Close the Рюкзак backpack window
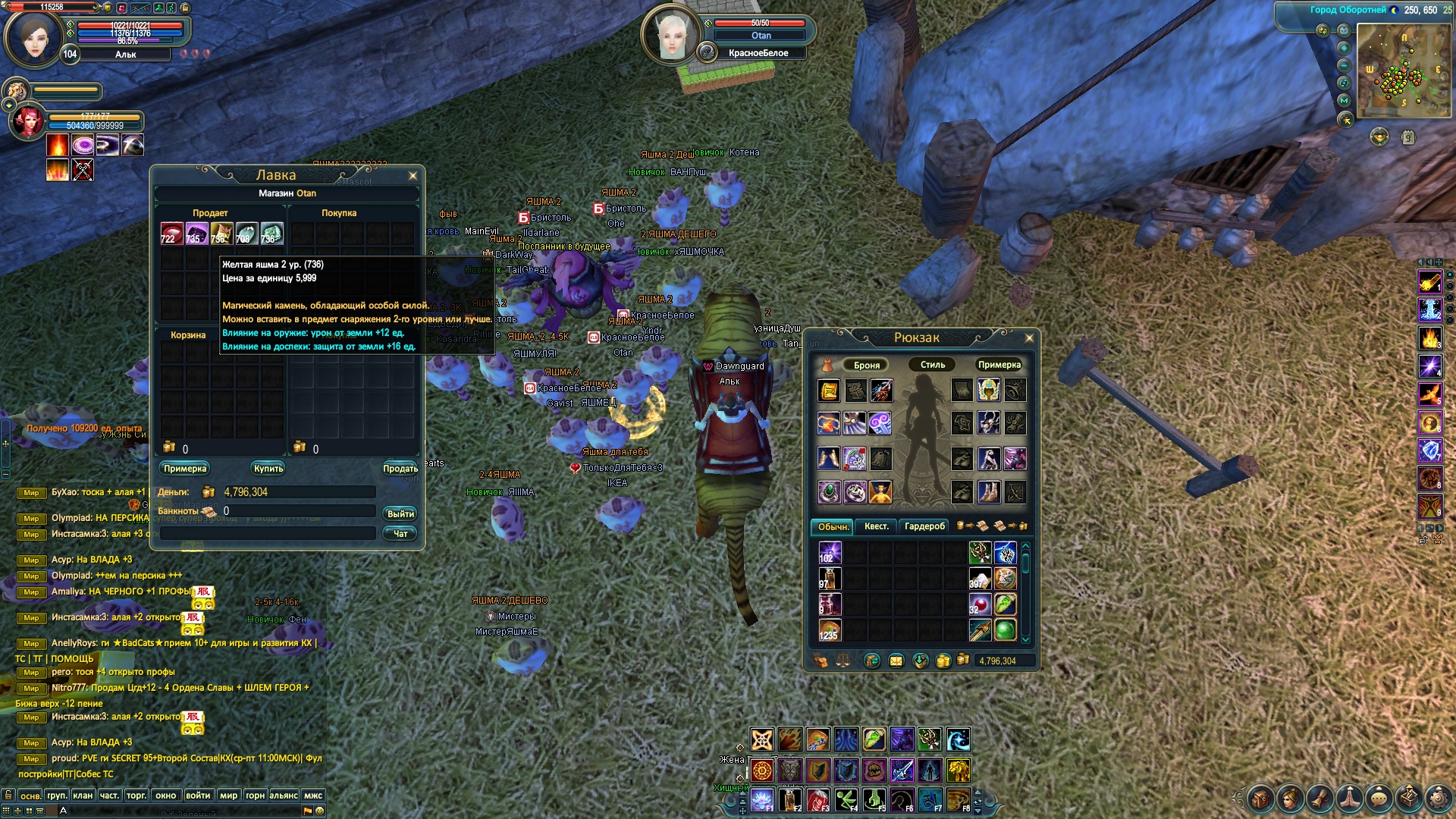 1029,338
